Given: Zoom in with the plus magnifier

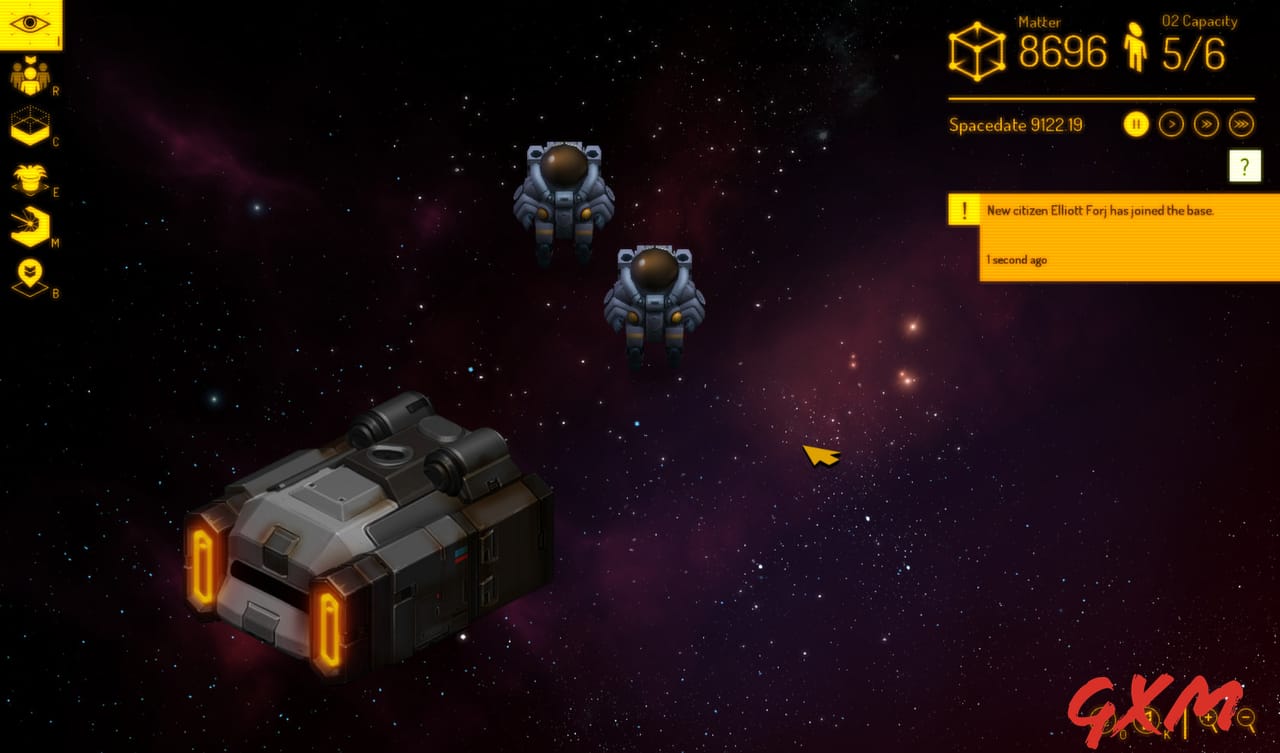Looking at the screenshot, I should pos(1211,717).
